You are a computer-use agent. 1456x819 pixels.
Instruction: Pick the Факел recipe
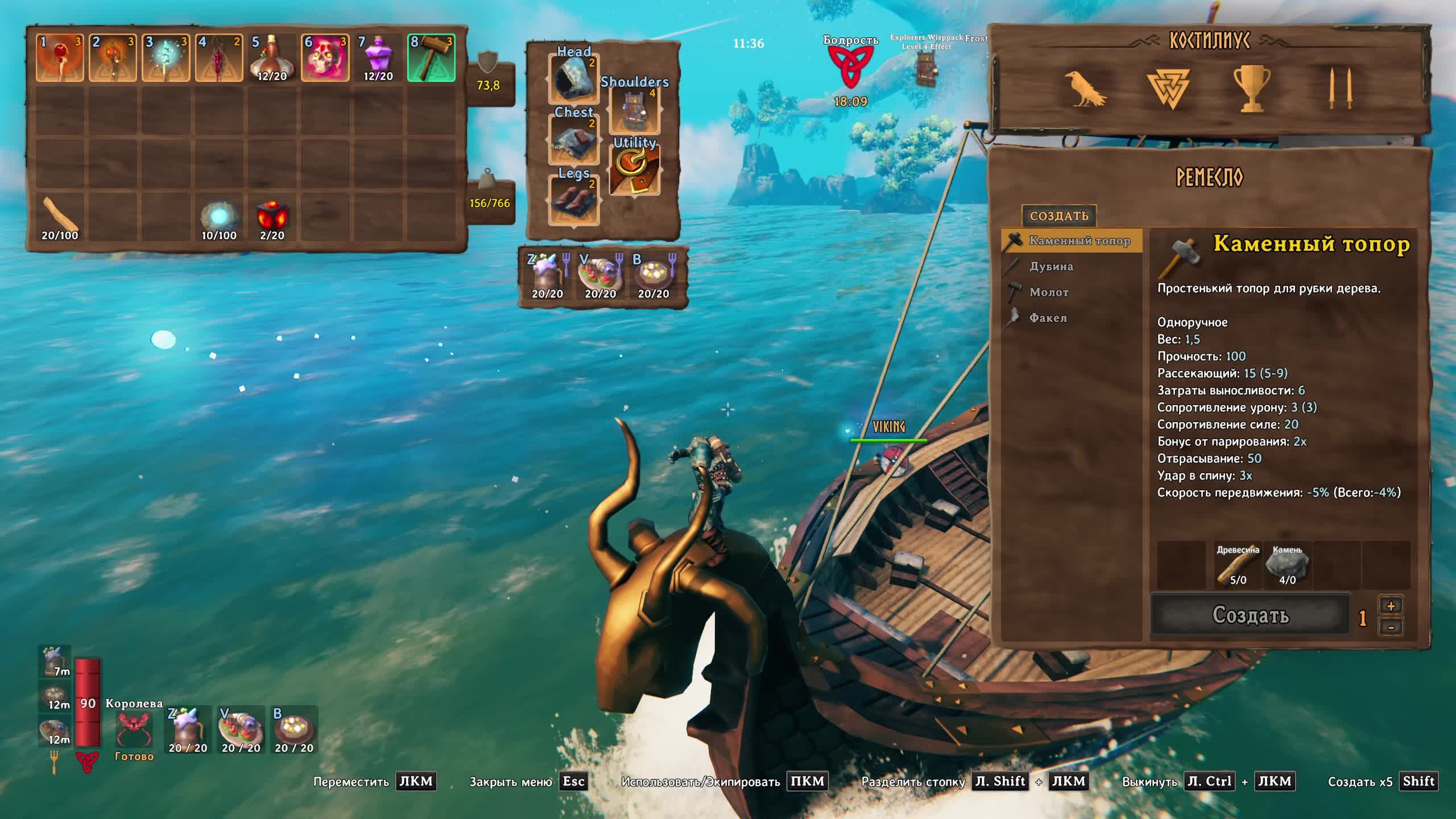1047,318
